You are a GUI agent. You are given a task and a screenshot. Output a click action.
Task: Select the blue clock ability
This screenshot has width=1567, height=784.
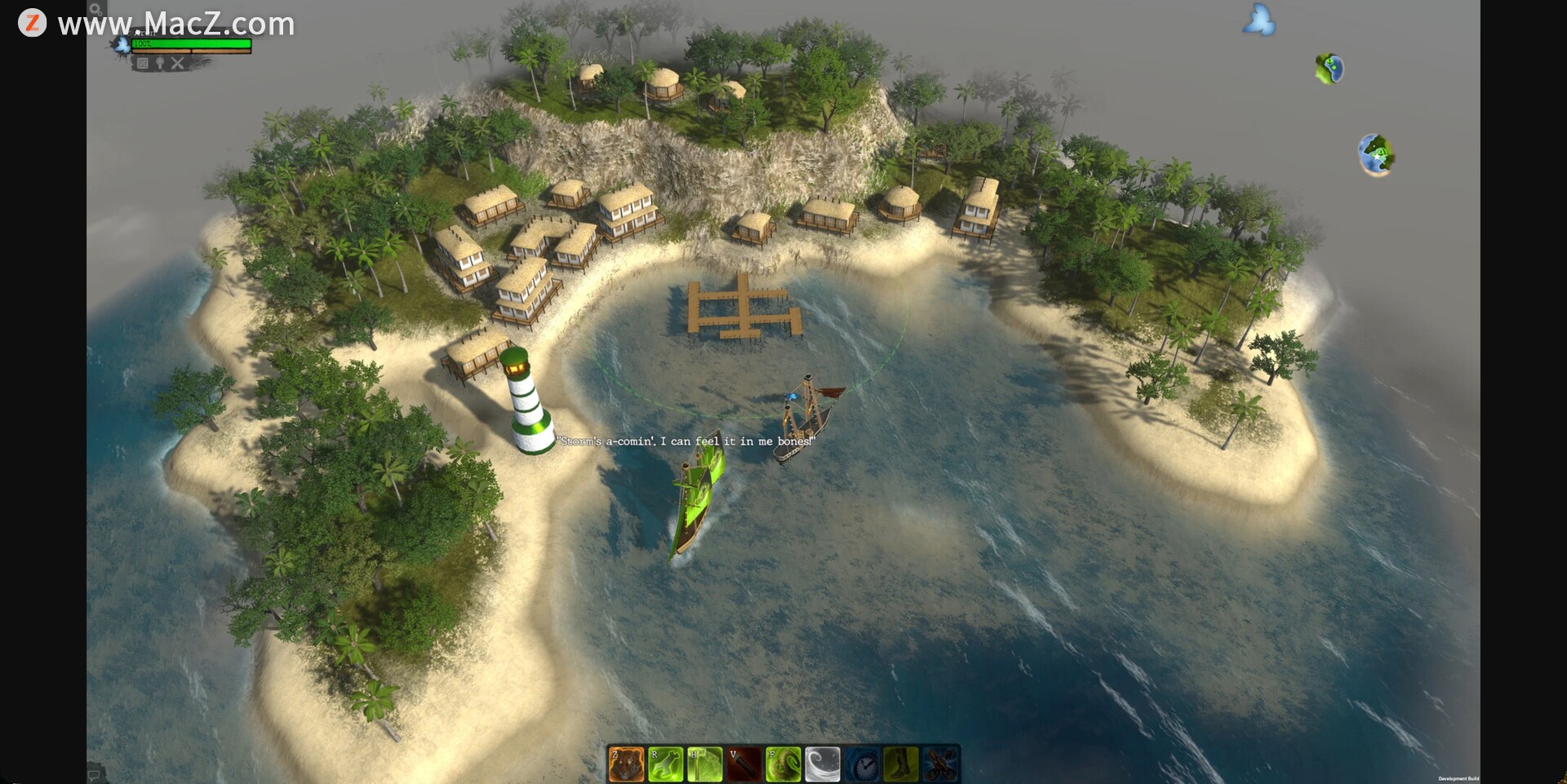click(x=862, y=765)
